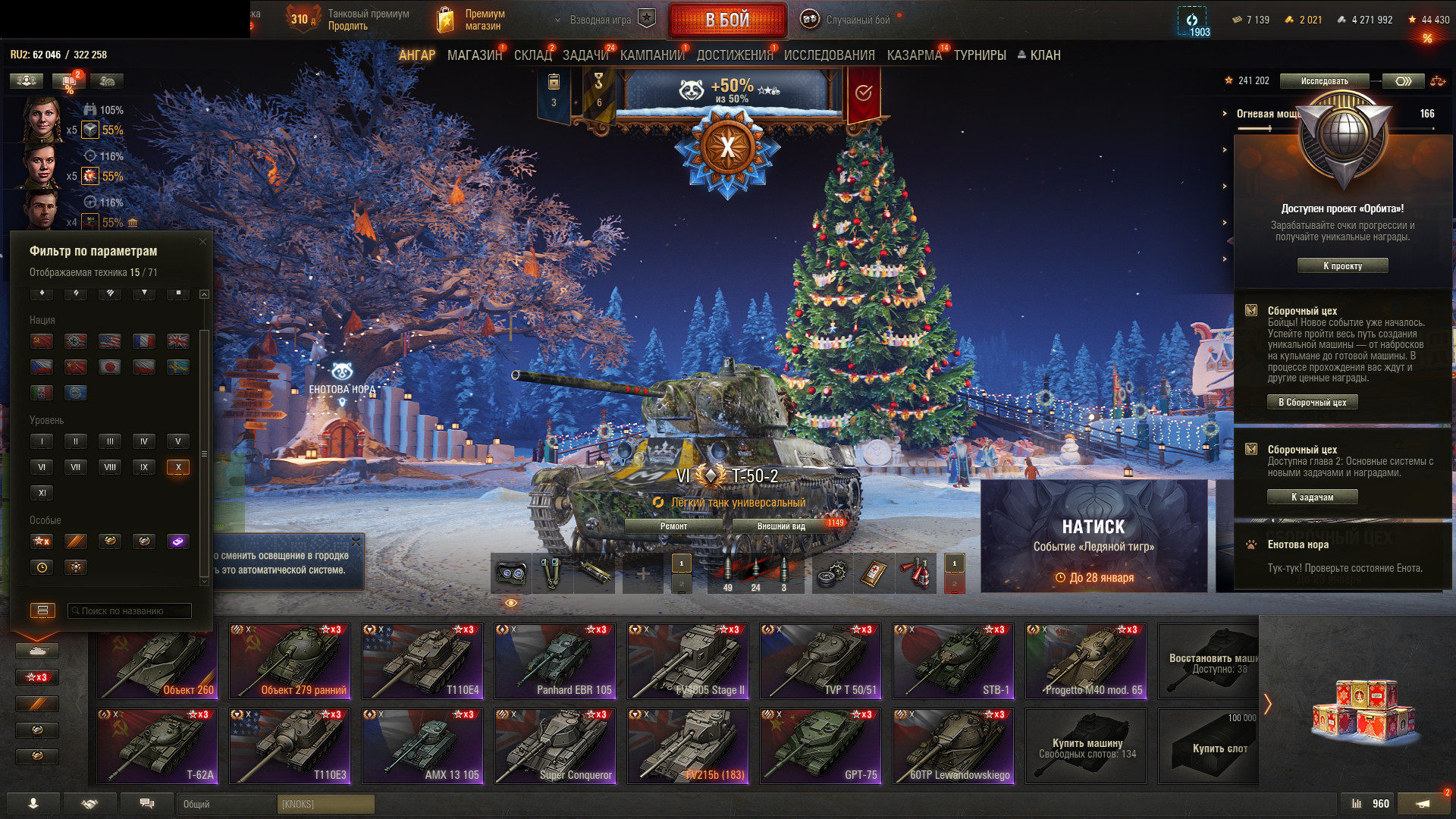
Task: Select the Объект 260 tank
Action: [x=157, y=661]
